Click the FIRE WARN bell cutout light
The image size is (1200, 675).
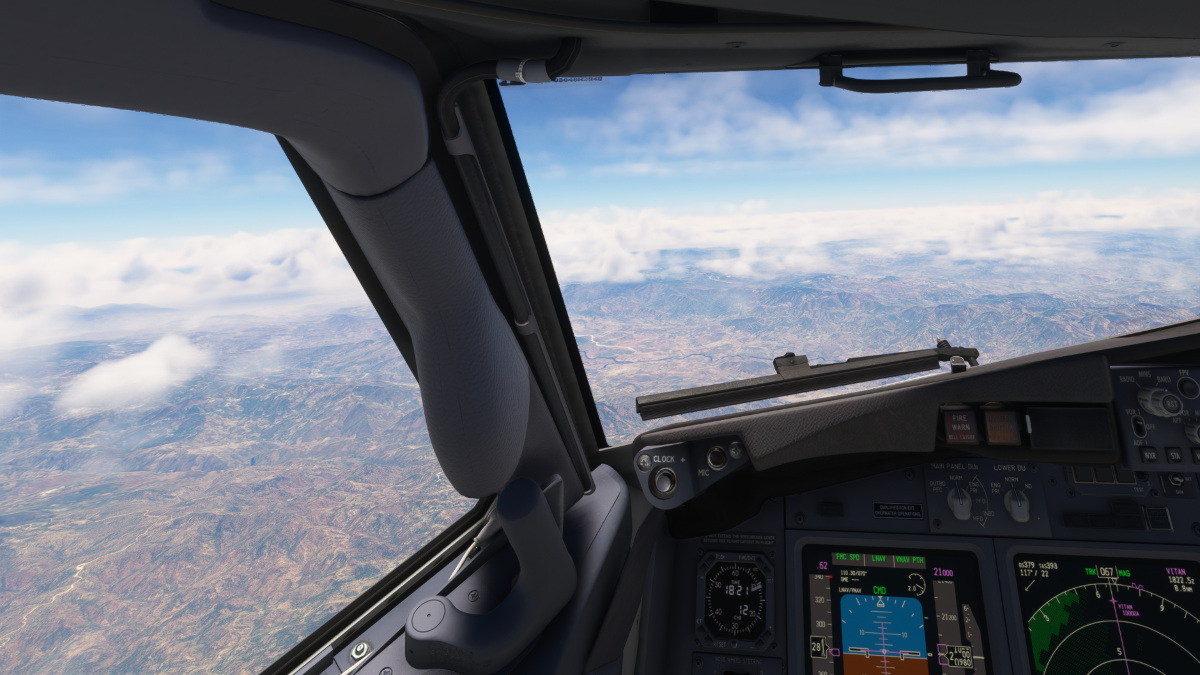[960, 426]
